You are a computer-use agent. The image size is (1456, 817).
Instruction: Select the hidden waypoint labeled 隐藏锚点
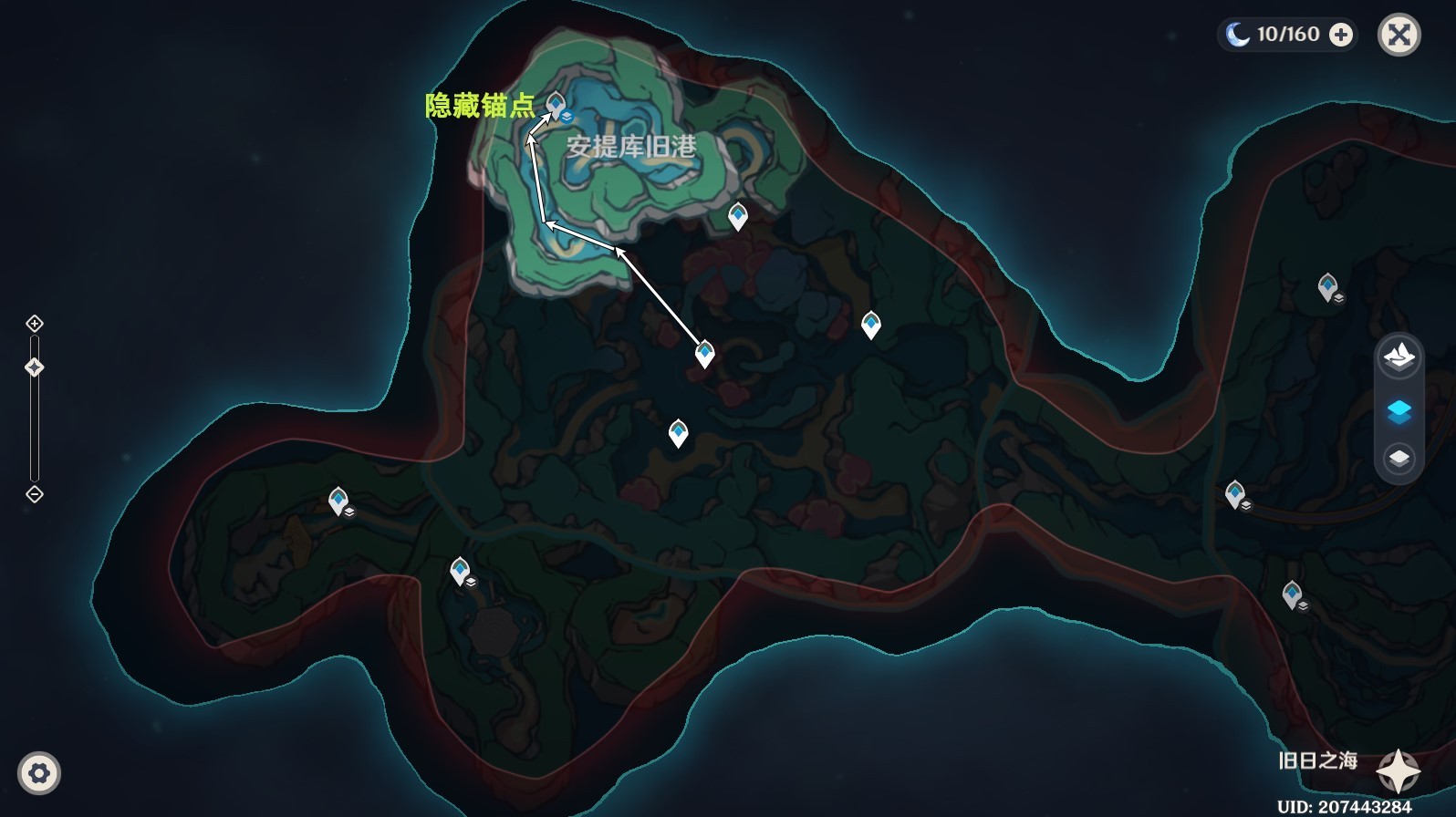pyautogui.click(x=556, y=104)
